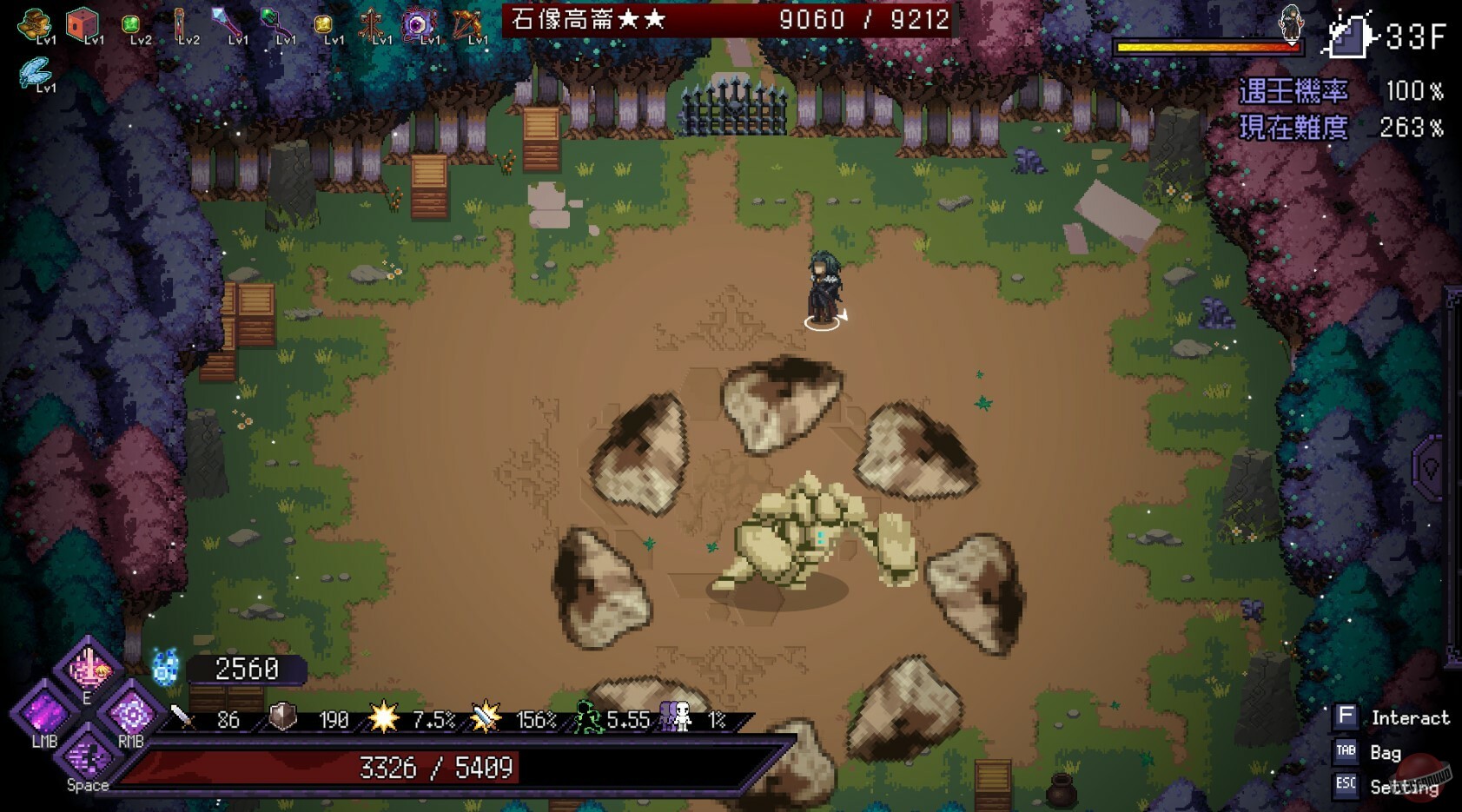Open the shield defense stat details
The height and width of the screenshot is (812, 1462).
click(308, 720)
